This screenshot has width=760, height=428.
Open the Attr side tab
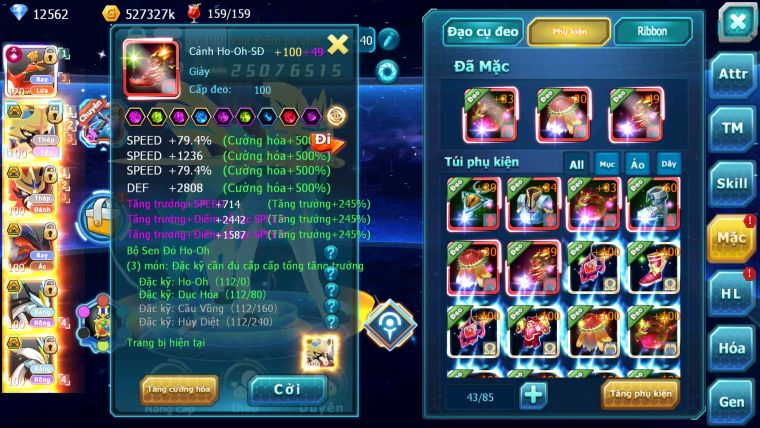point(731,73)
